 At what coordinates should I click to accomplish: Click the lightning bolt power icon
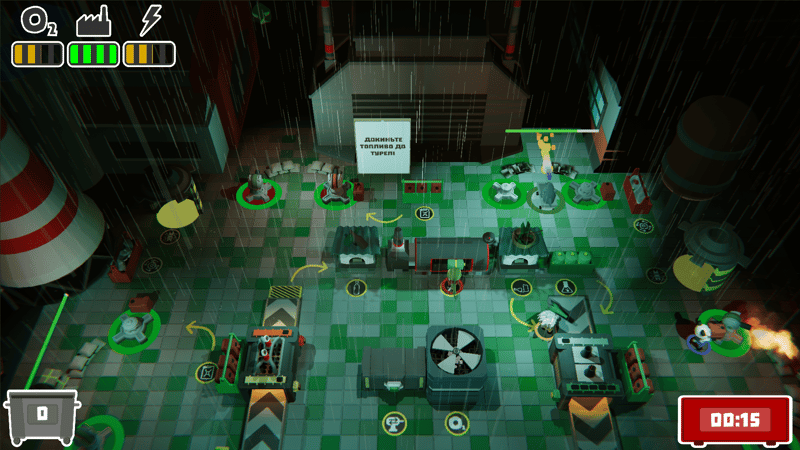click(149, 20)
